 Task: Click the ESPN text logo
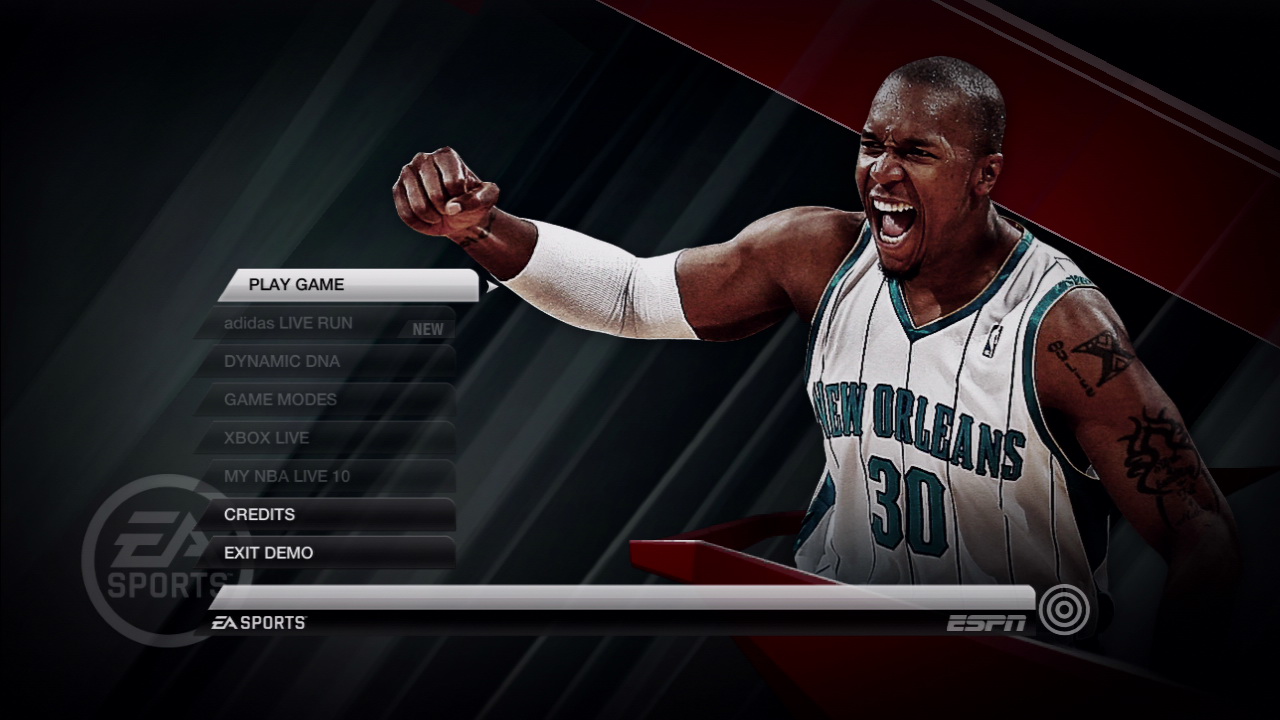tap(985, 621)
